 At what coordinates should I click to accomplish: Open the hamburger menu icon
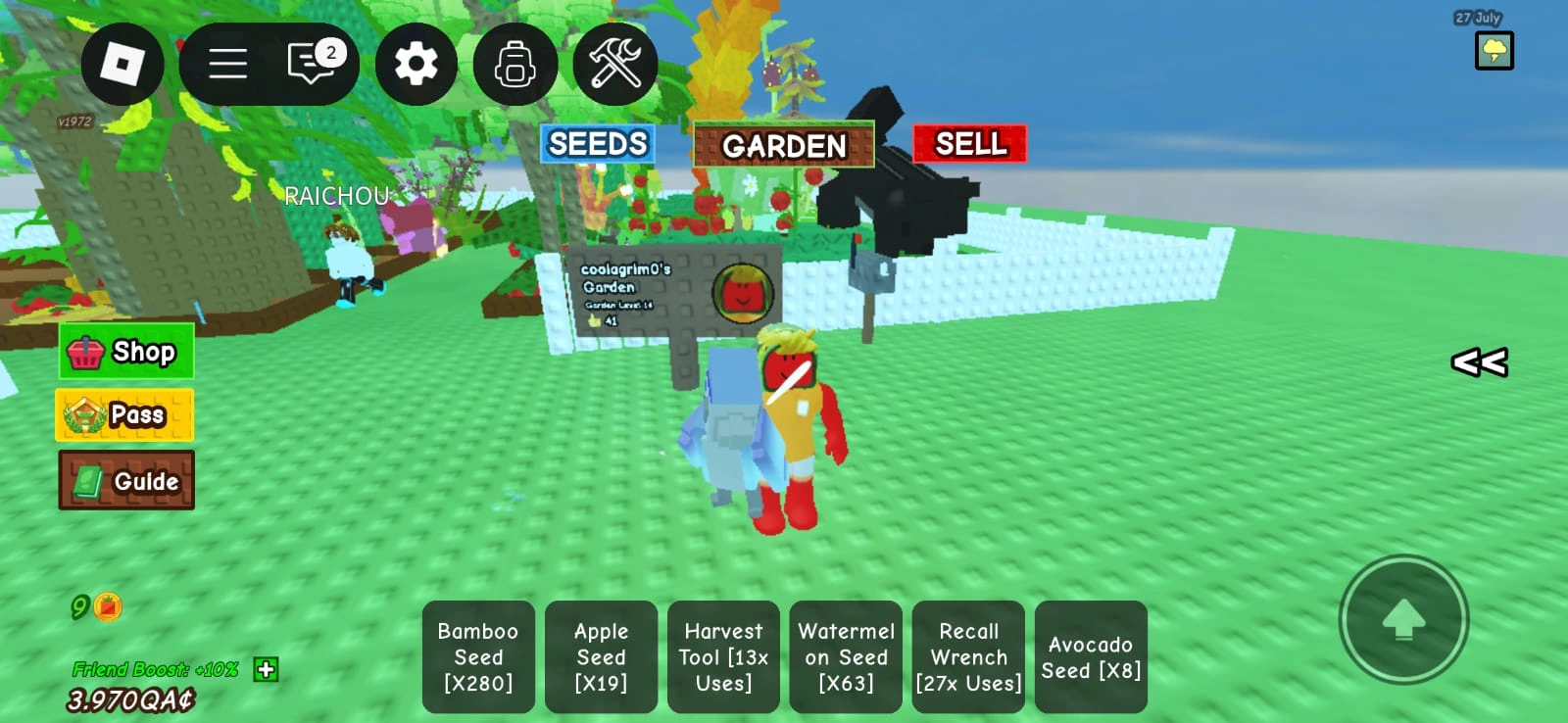(226, 62)
